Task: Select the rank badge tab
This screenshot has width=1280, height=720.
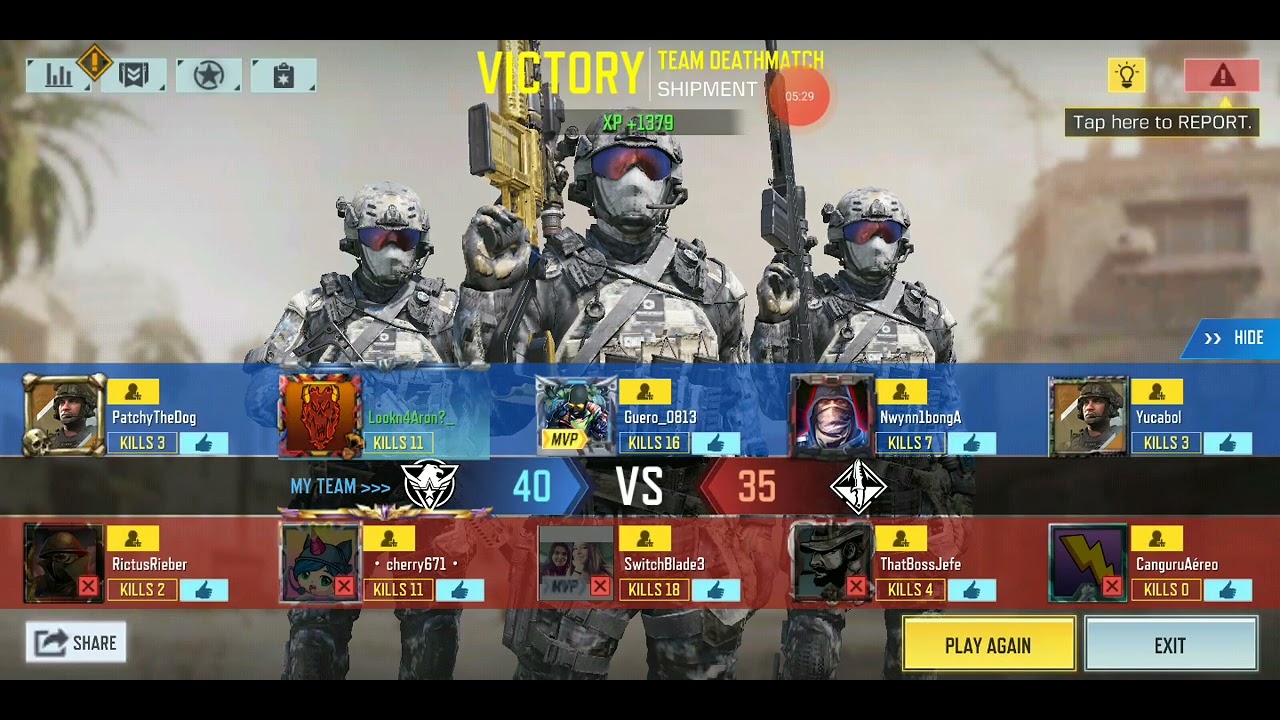Action: point(134,76)
